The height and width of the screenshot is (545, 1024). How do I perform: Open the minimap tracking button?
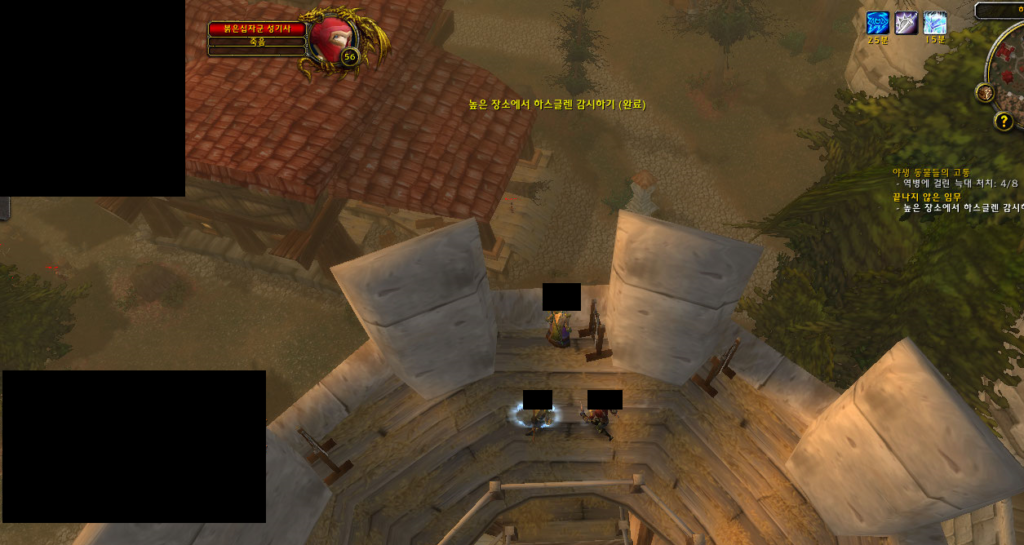tap(985, 92)
